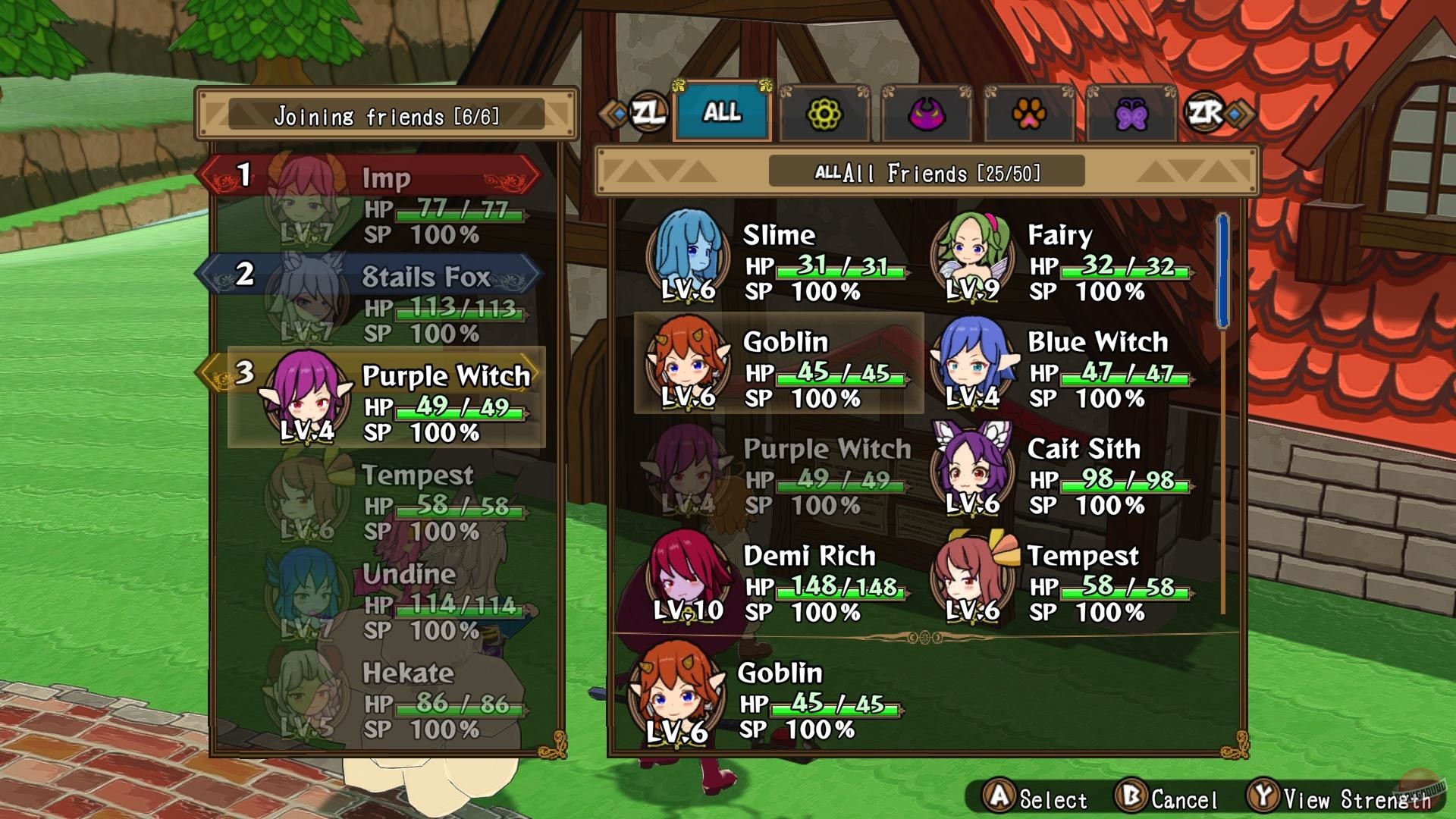Select the purple demon category icon
The height and width of the screenshot is (819, 1456).
coord(927,115)
